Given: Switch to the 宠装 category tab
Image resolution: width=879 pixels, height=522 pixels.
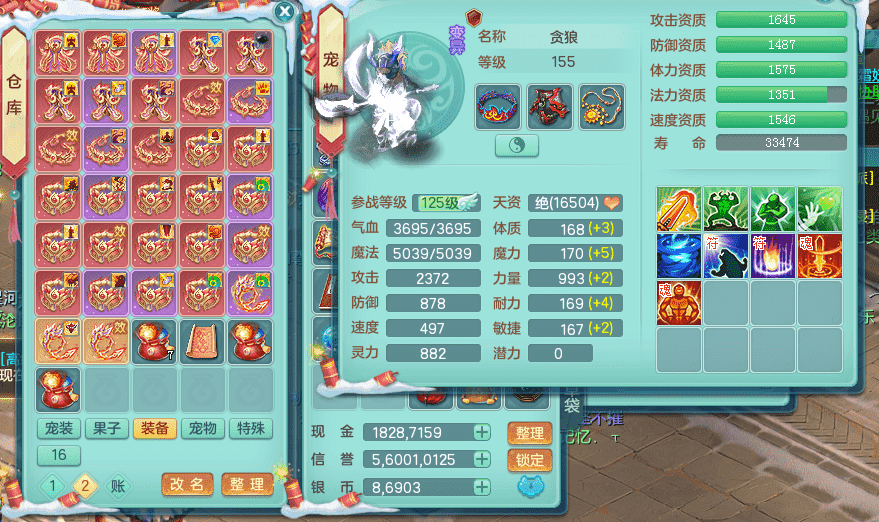Looking at the screenshot, I should click(x=58, y=429).
